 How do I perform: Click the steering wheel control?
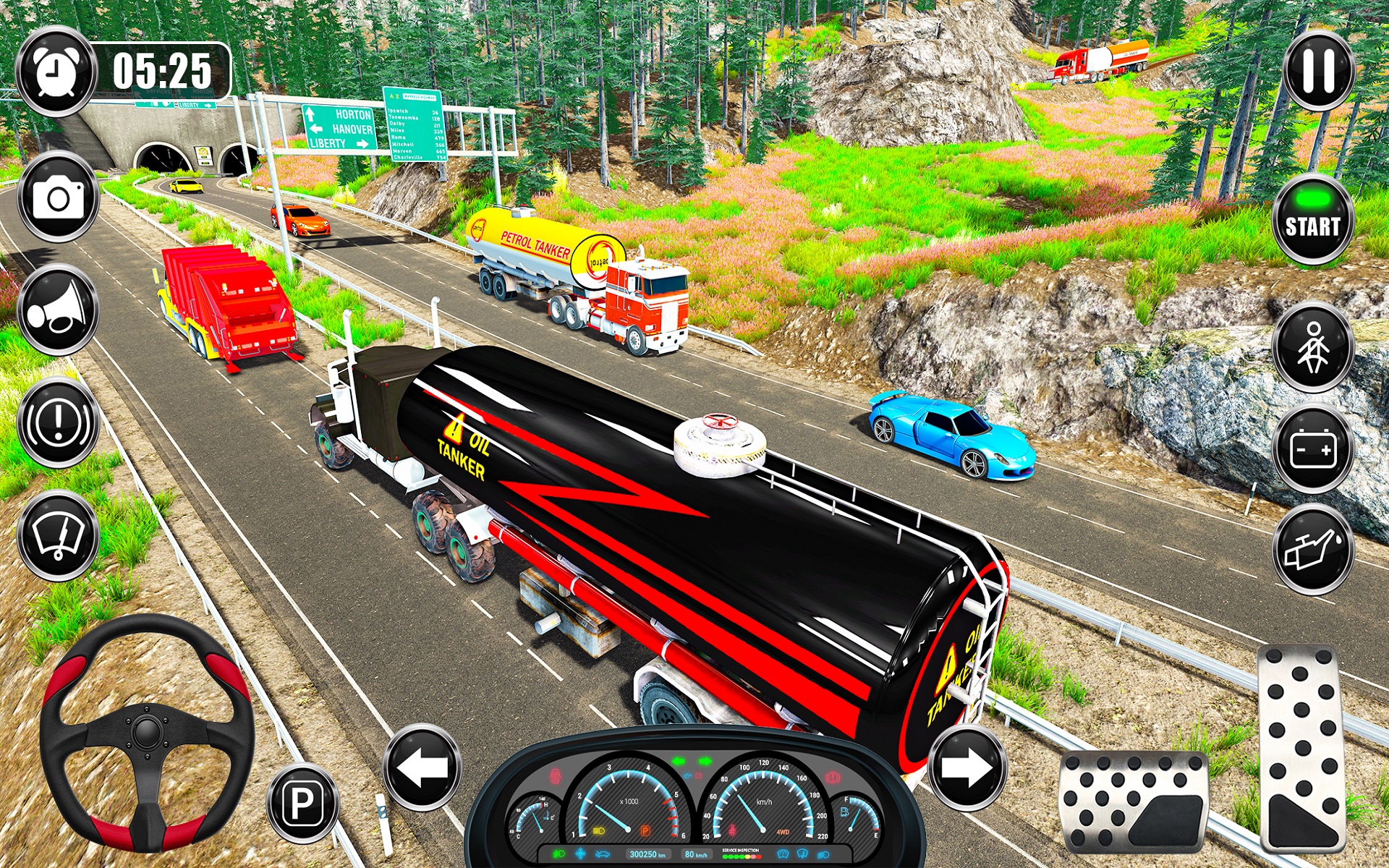point(147,732)
